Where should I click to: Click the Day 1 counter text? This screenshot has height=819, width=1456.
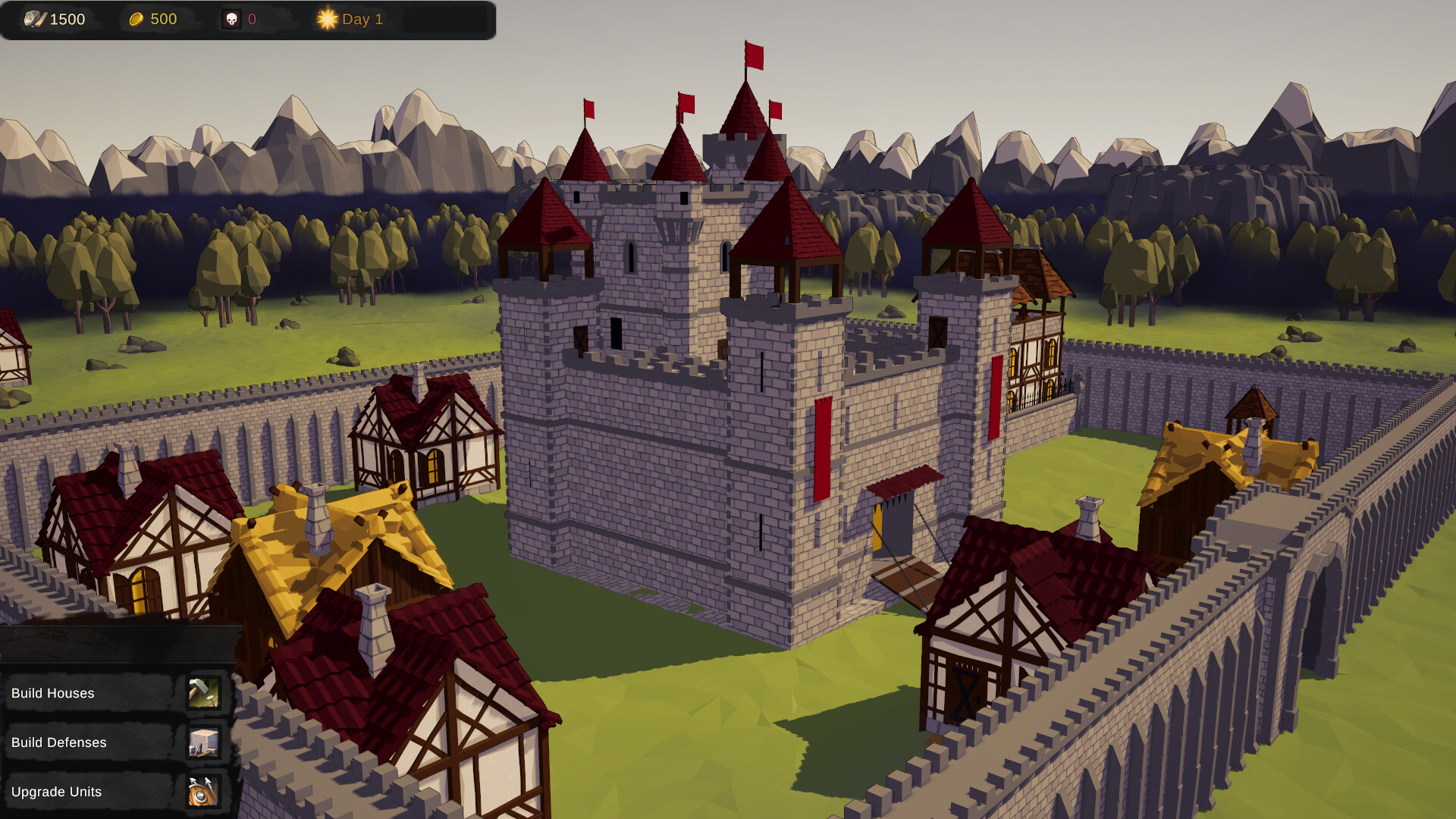362,19
